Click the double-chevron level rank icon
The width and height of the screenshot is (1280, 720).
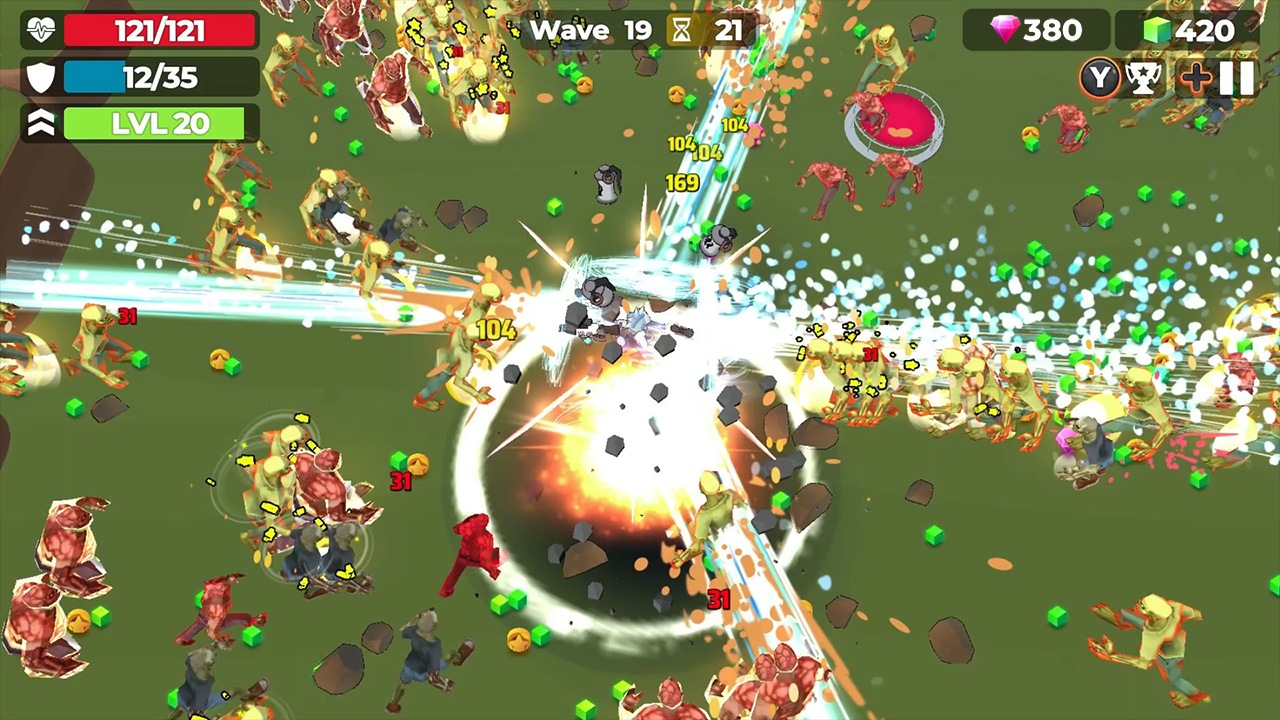click(x=38, y=124)
